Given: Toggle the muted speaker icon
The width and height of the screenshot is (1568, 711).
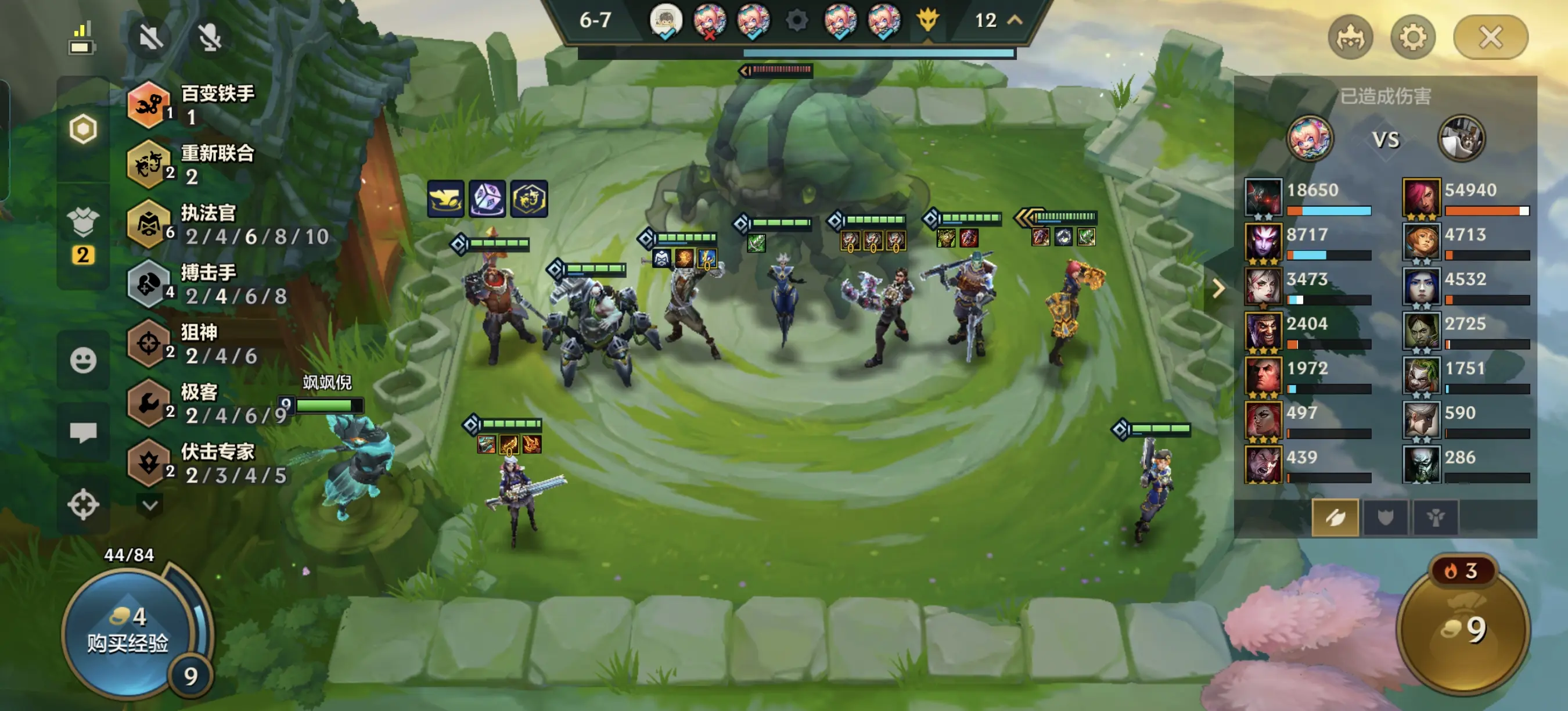Looking at the screenshot, I should coord(150,38).
